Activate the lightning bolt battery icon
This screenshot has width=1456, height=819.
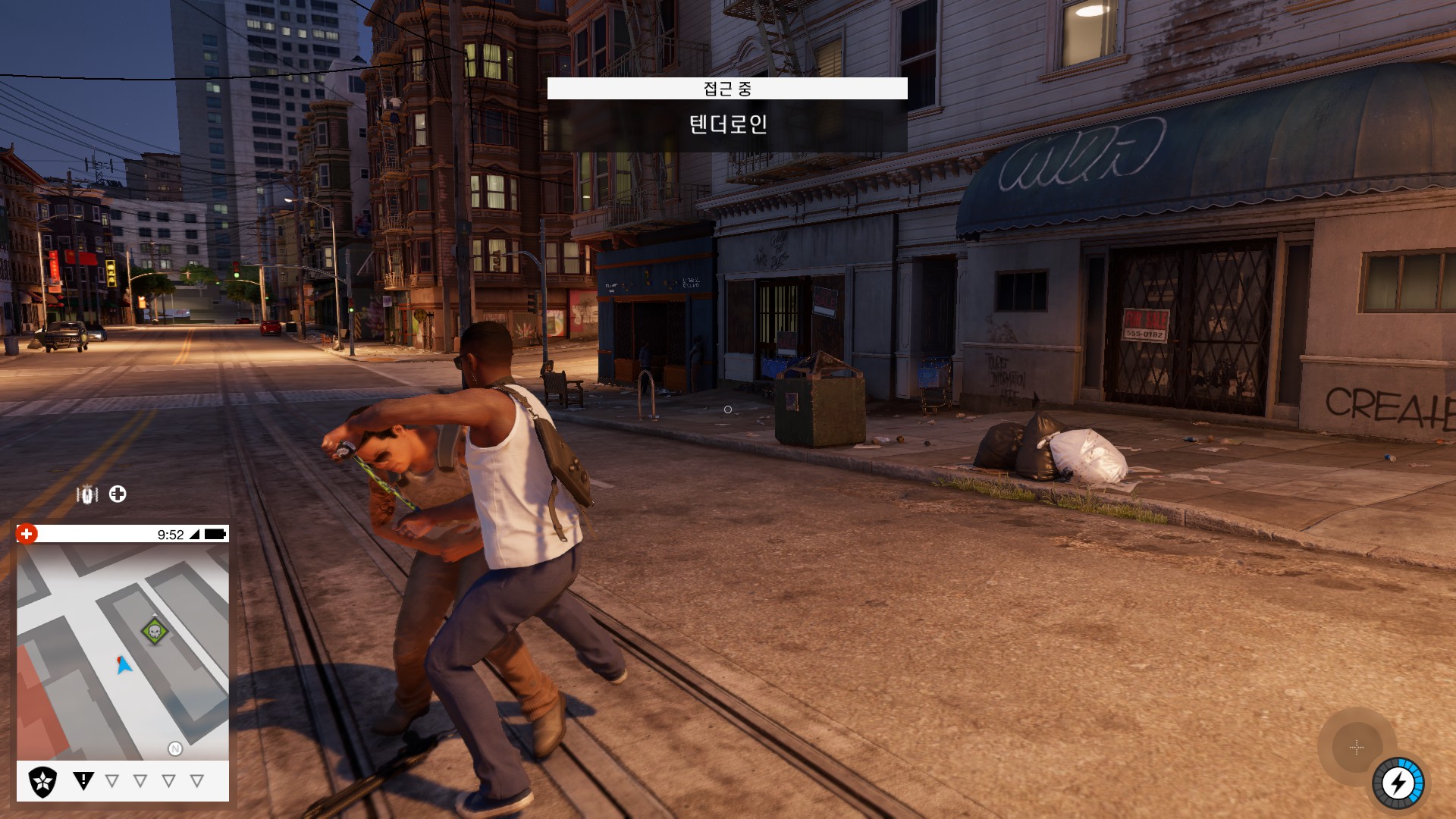click(x=1398, y=783)
